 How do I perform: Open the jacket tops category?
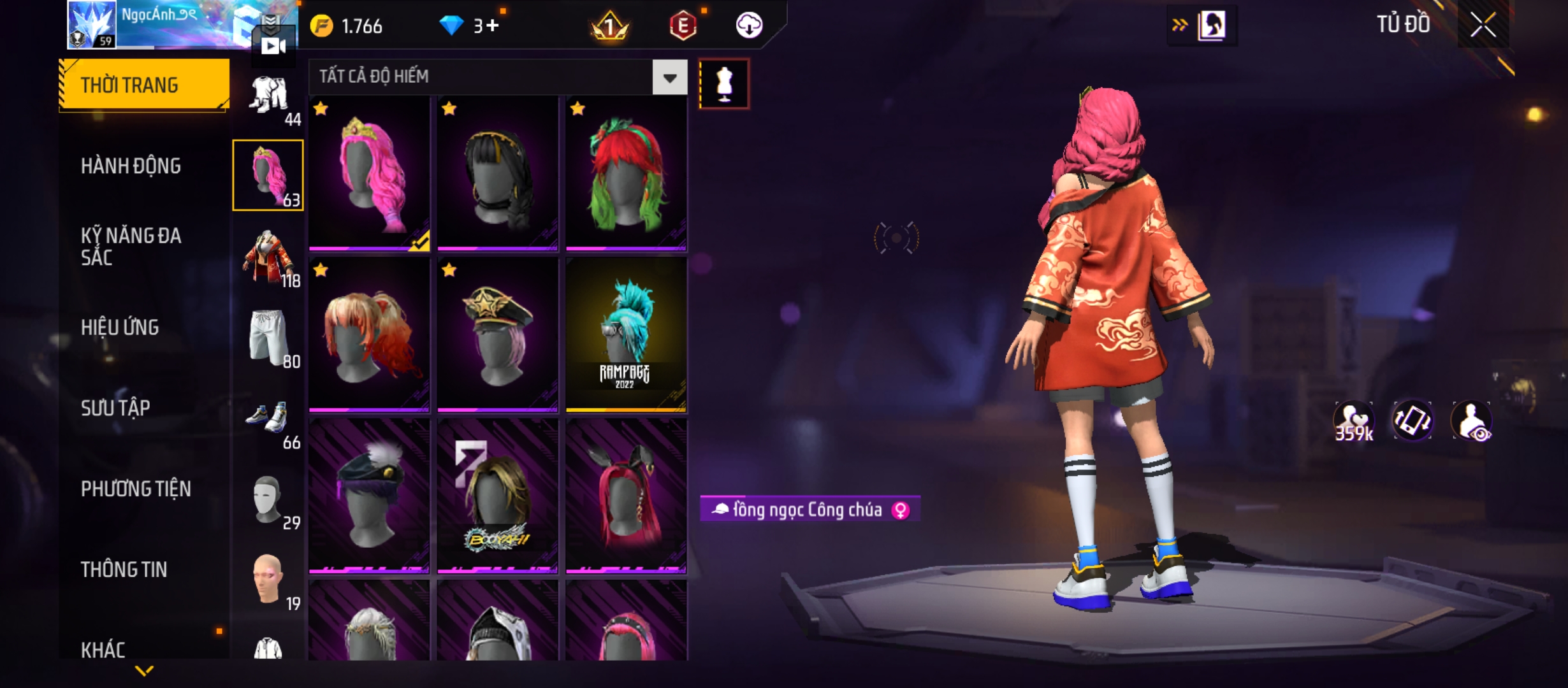coord(269,258)
